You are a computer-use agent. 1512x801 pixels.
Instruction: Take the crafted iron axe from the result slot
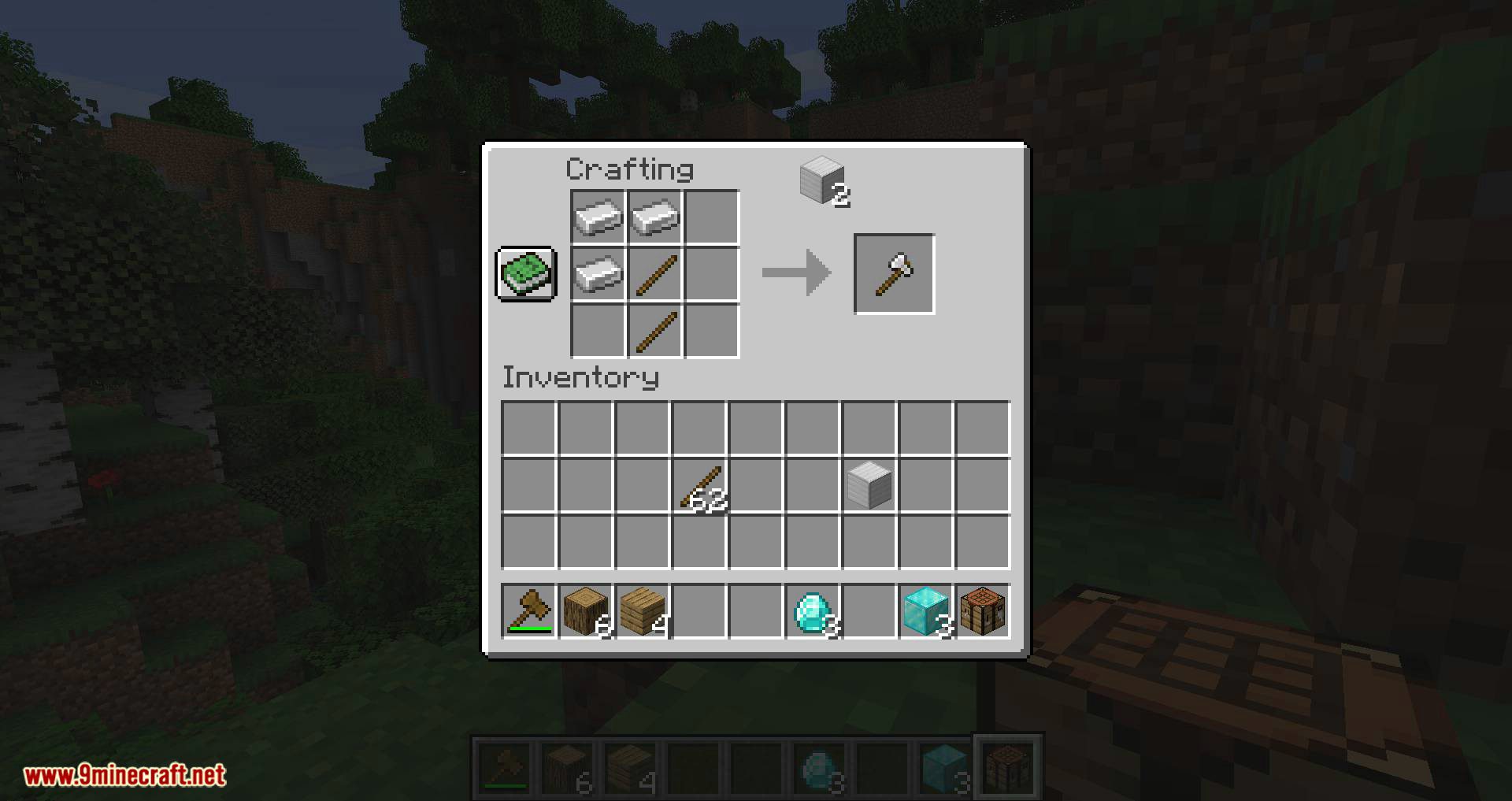pos(894,273)
